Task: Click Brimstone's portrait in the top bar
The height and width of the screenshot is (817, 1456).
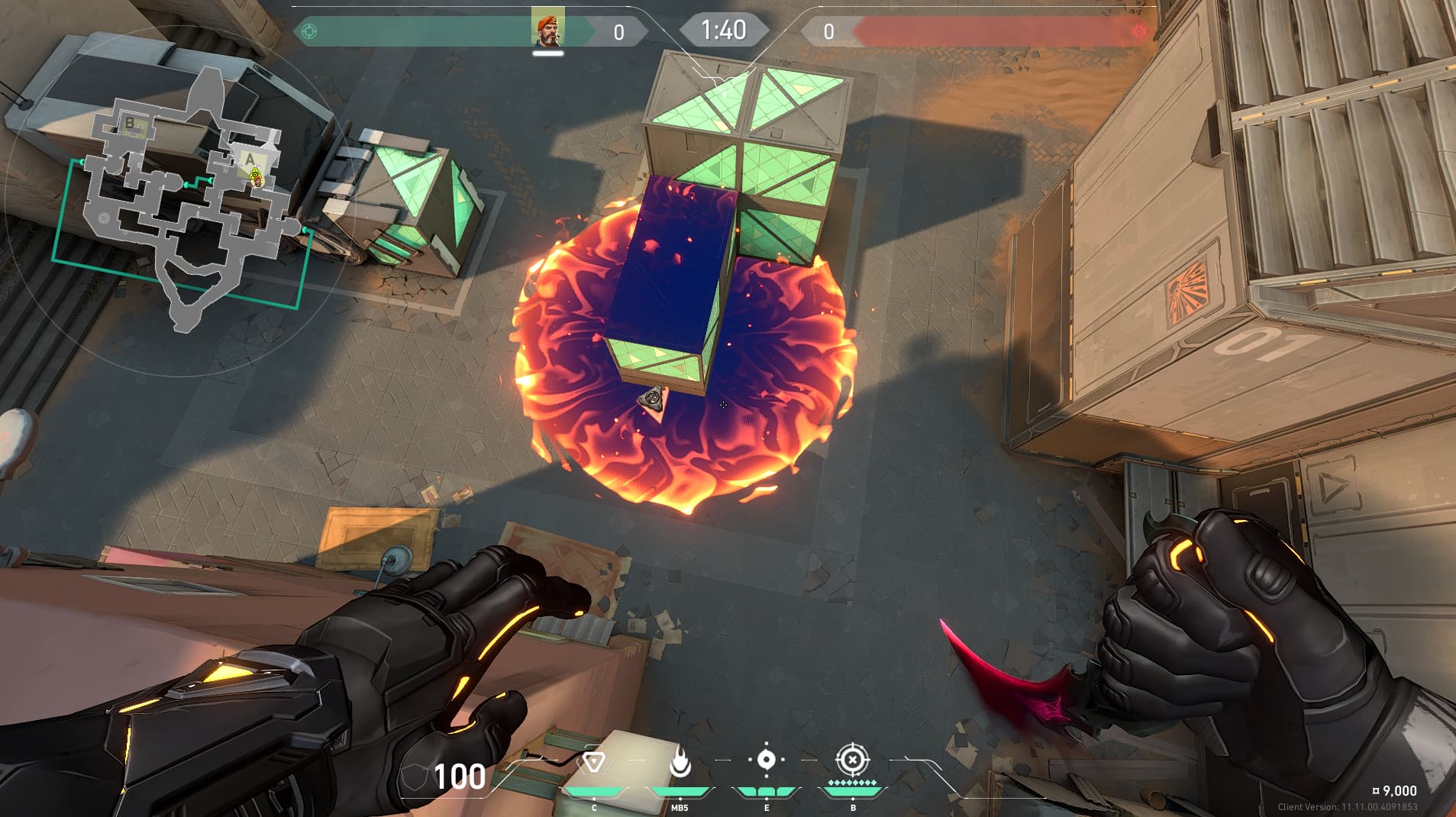Action: [x=547, y=31]
